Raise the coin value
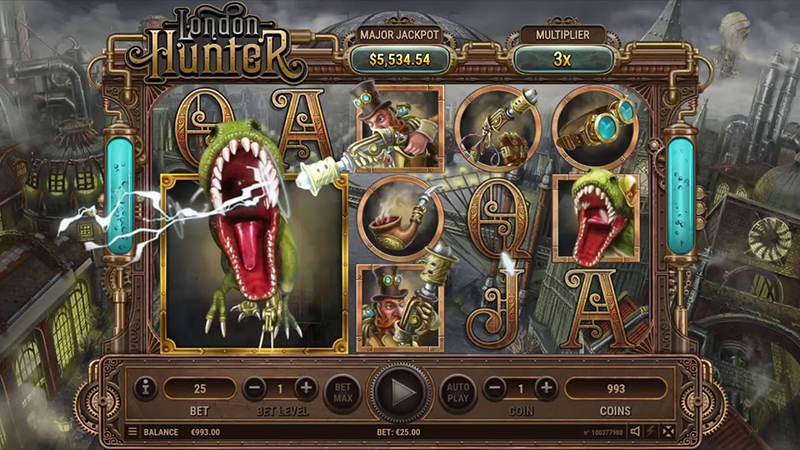Screen dimensions: 800x450 point(545,388)
